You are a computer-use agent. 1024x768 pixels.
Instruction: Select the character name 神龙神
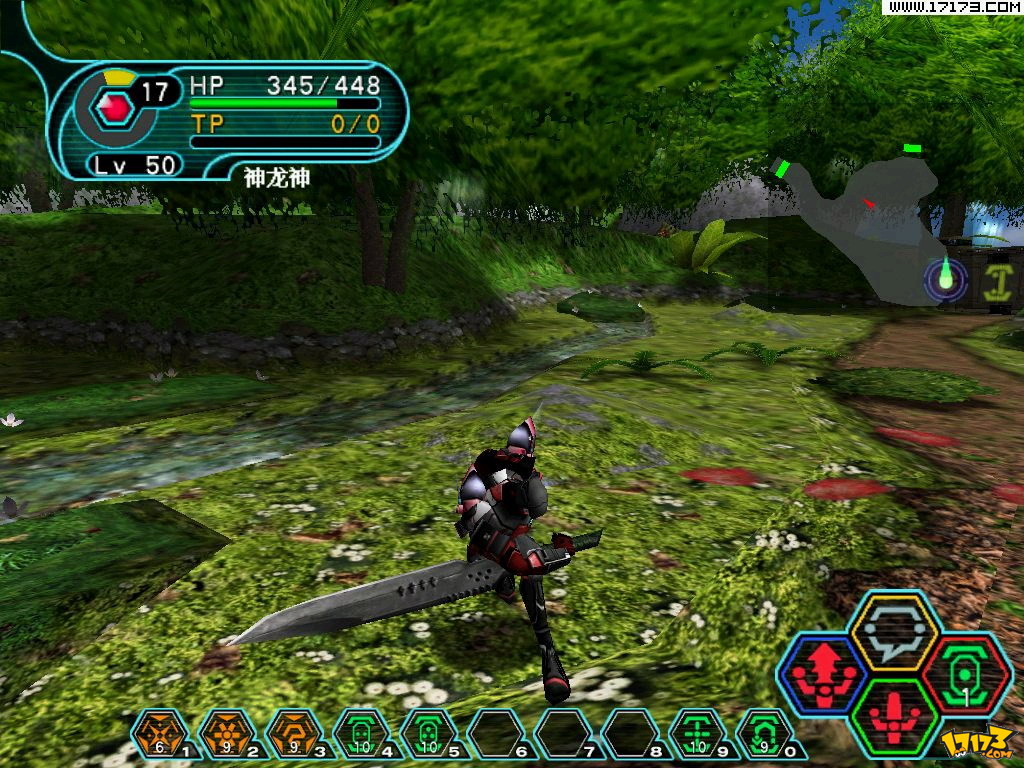pyautogui.click(x=277, y=178)
